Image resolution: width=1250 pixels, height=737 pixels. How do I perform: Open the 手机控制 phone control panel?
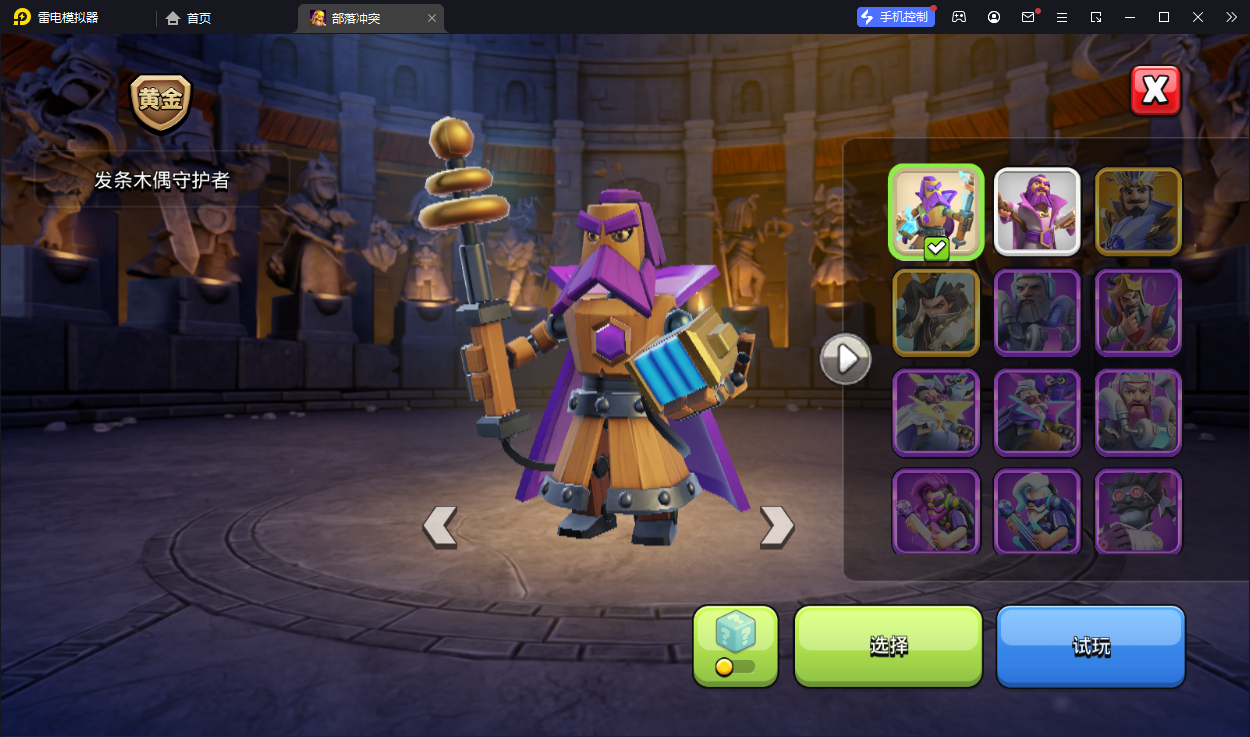click(895, 17)
